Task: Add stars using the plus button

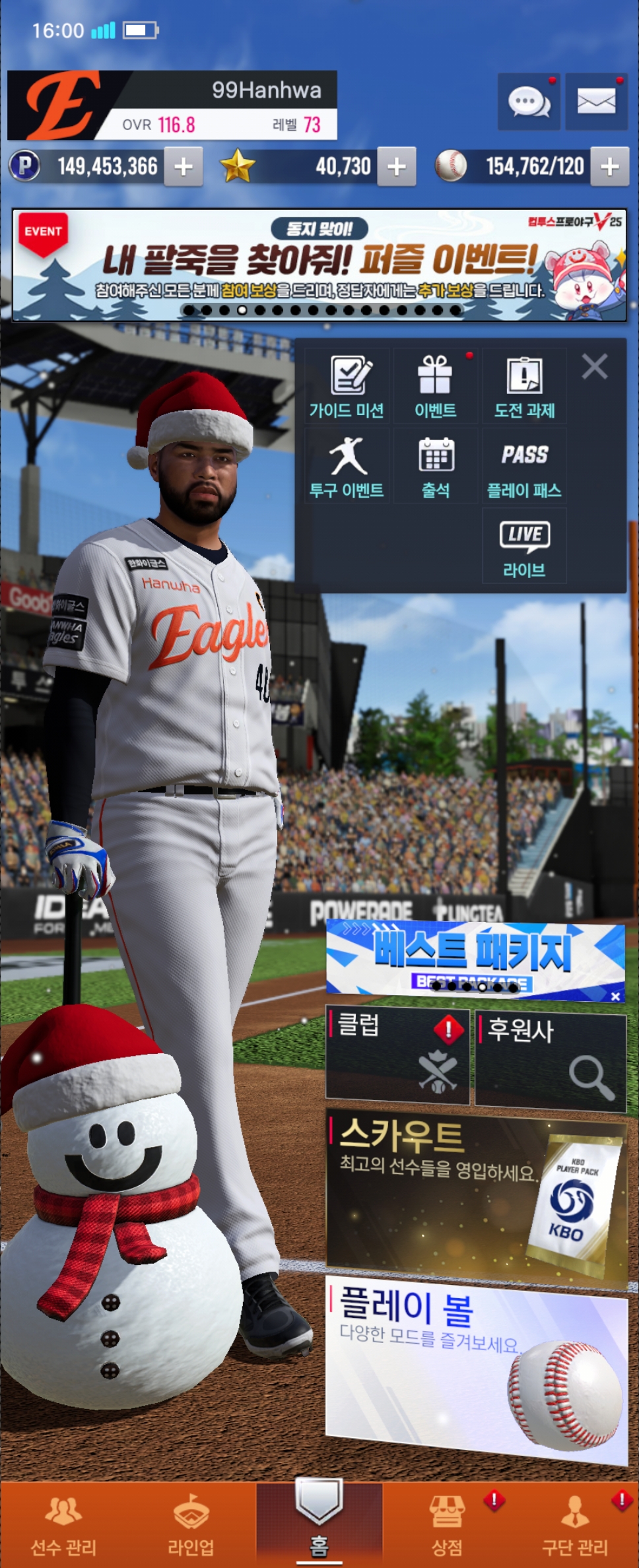Action: [x=396, y=166]
